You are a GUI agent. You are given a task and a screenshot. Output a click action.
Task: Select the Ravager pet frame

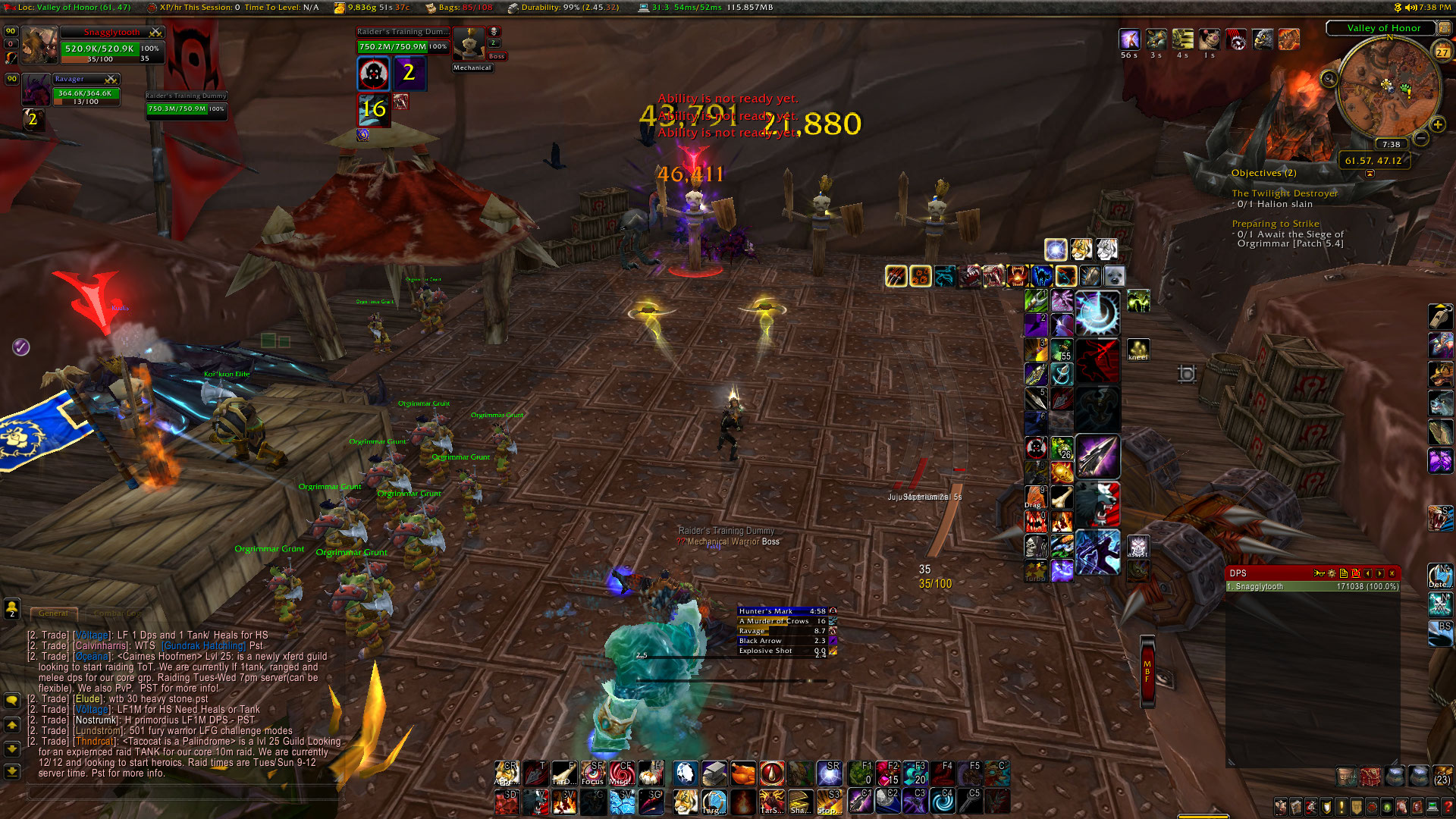[85, 89]
